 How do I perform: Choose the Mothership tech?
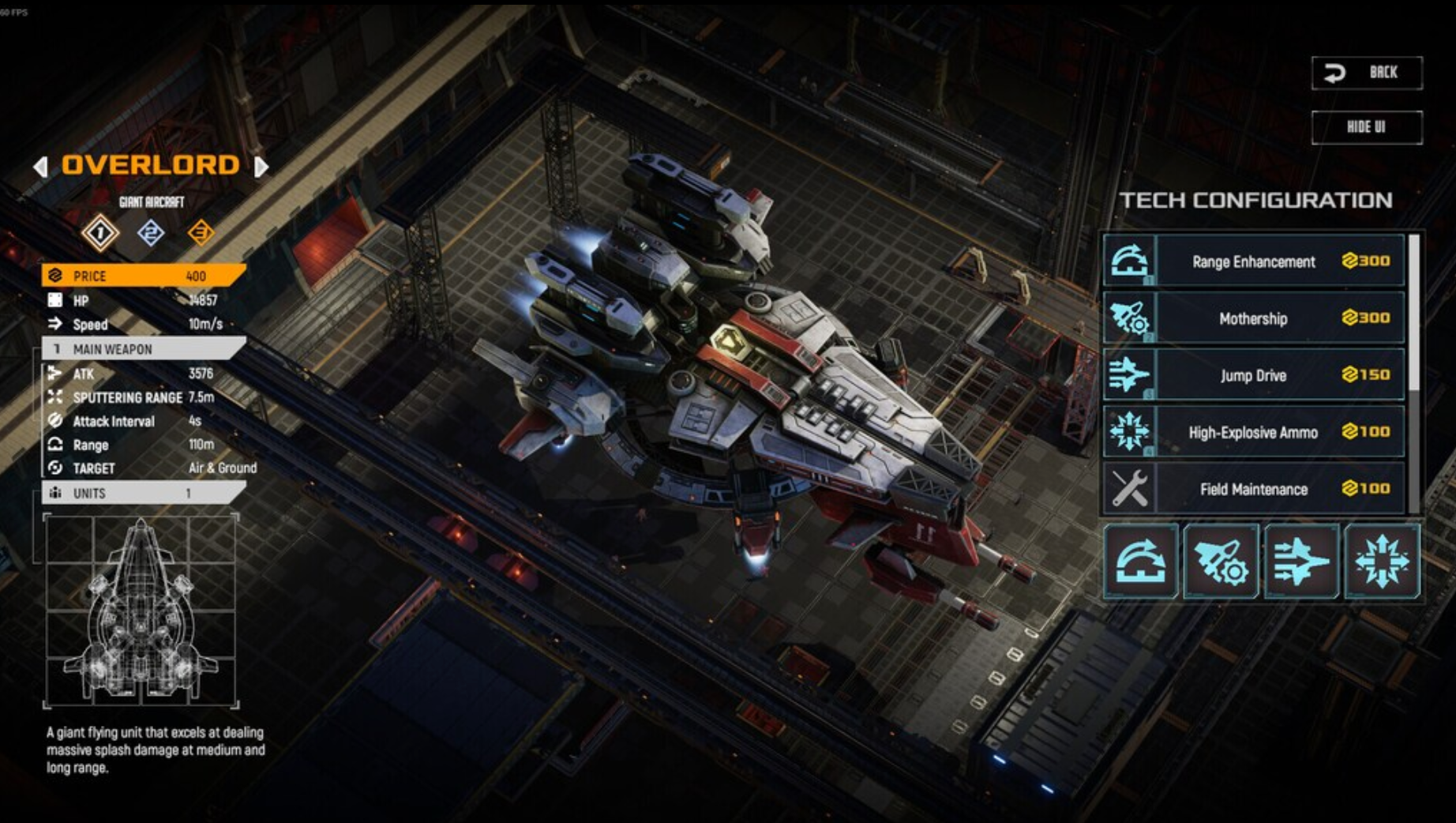(1253, 318)
